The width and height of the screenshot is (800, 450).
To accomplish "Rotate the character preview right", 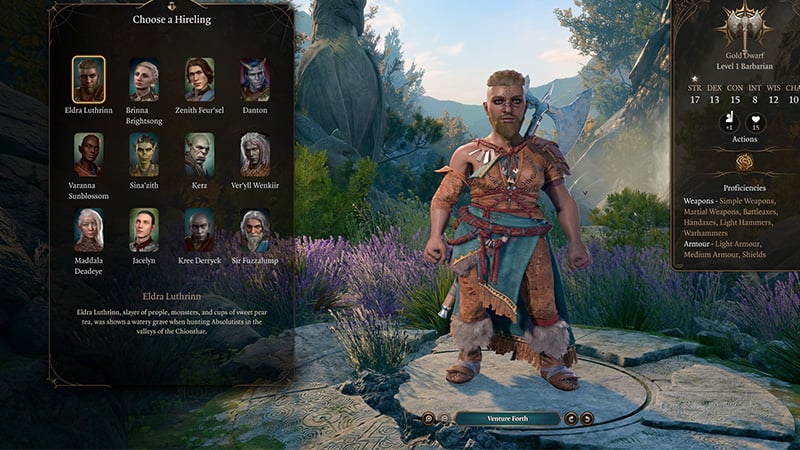I will pyautogui.click(x=588, y=418).
